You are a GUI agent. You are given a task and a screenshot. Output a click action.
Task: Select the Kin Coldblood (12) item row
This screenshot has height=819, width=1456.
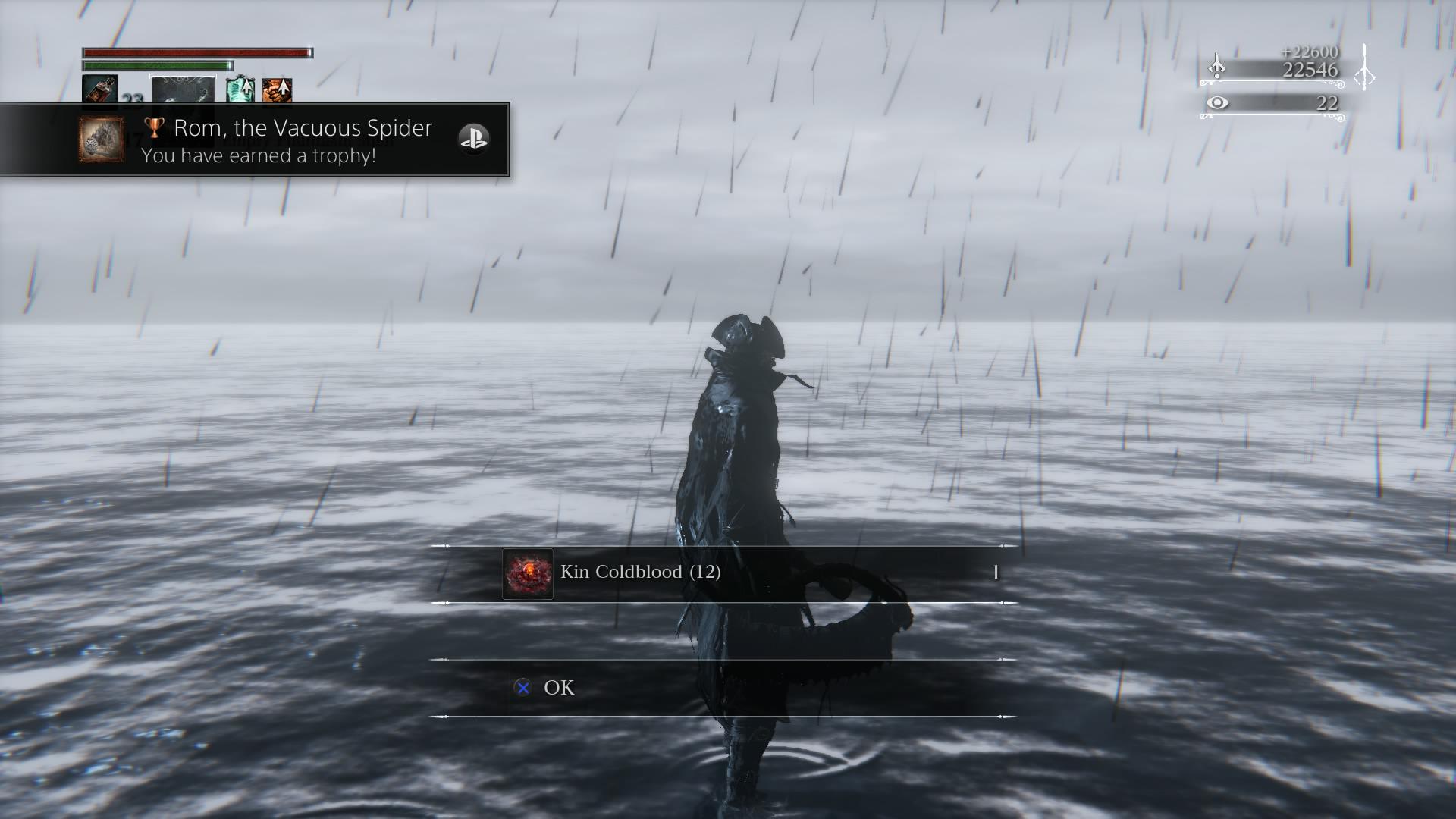tap(722, 573)
